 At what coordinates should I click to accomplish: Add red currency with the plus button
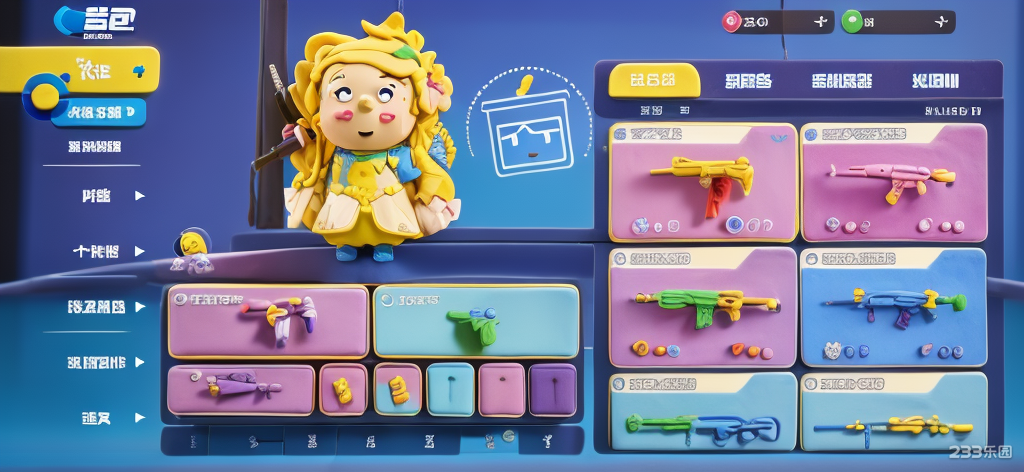pos(820,22)
